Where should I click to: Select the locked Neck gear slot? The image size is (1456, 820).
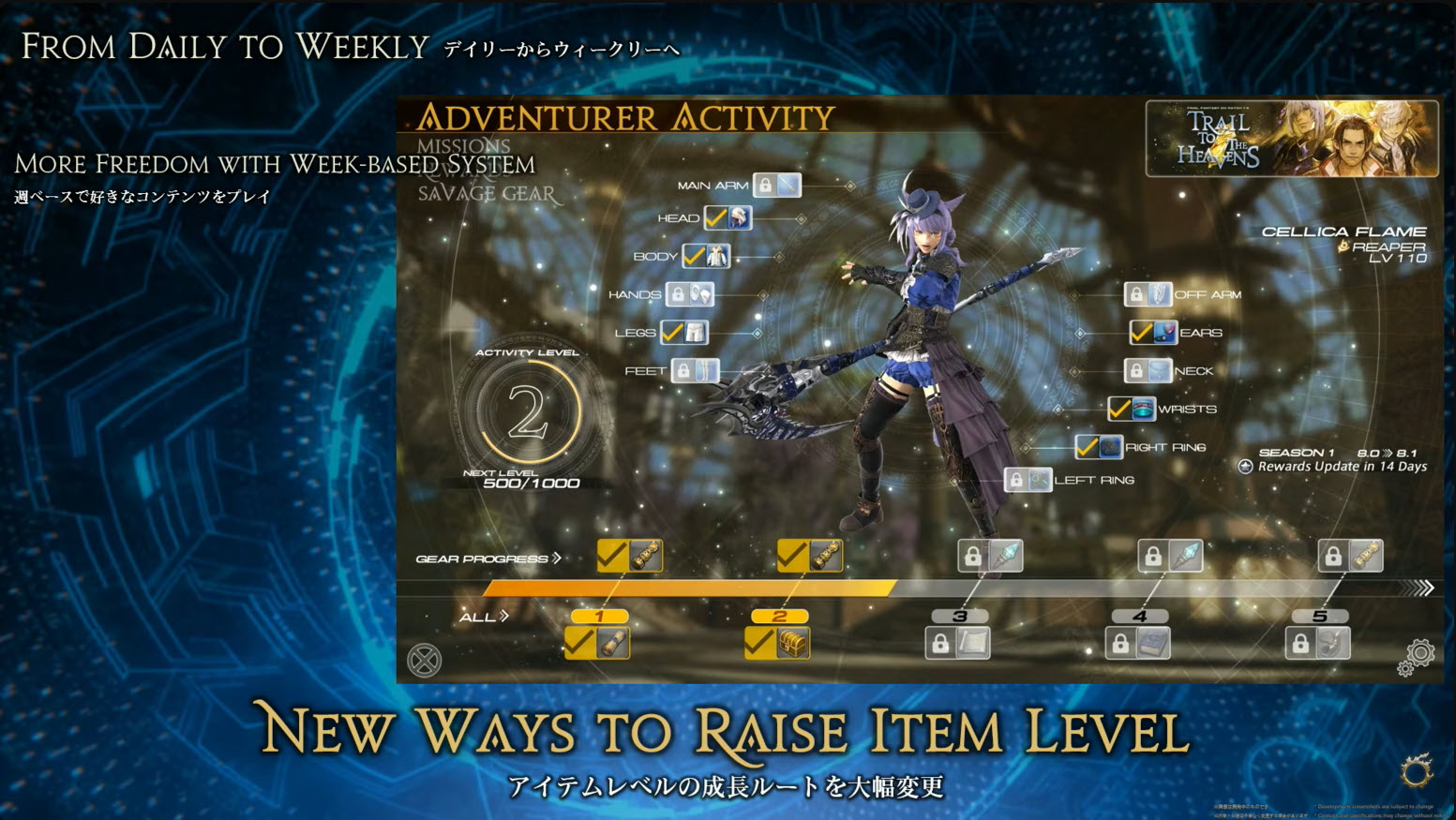1148,371
